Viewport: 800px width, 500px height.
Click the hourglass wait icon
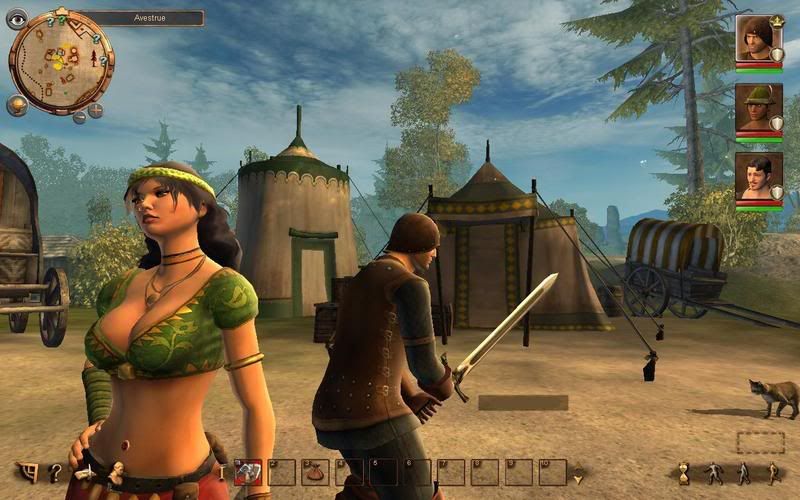684,472
